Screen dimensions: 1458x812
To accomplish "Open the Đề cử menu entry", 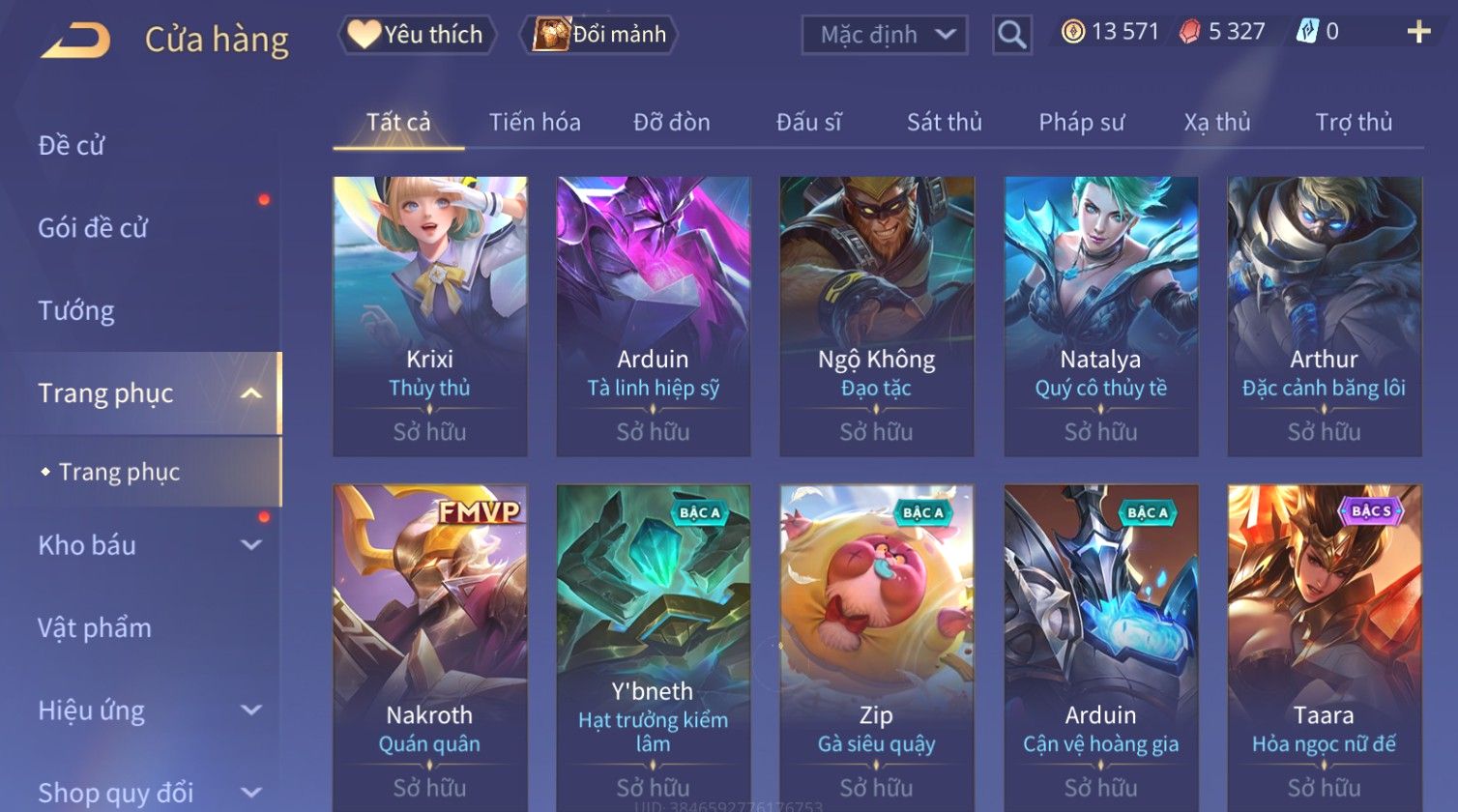I will (x=72, y=146).
